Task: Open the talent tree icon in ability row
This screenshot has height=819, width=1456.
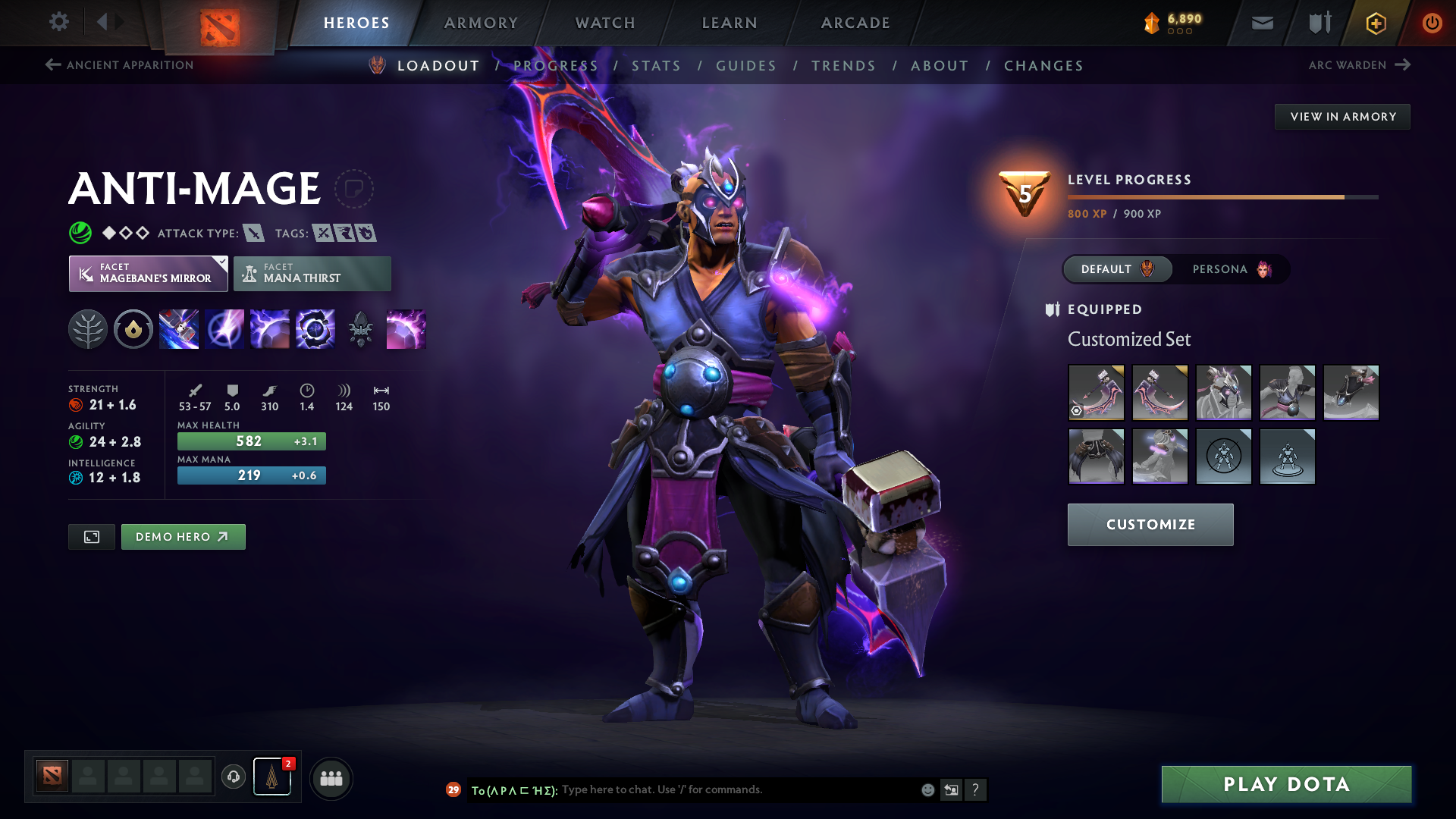Action: point(88,329)
